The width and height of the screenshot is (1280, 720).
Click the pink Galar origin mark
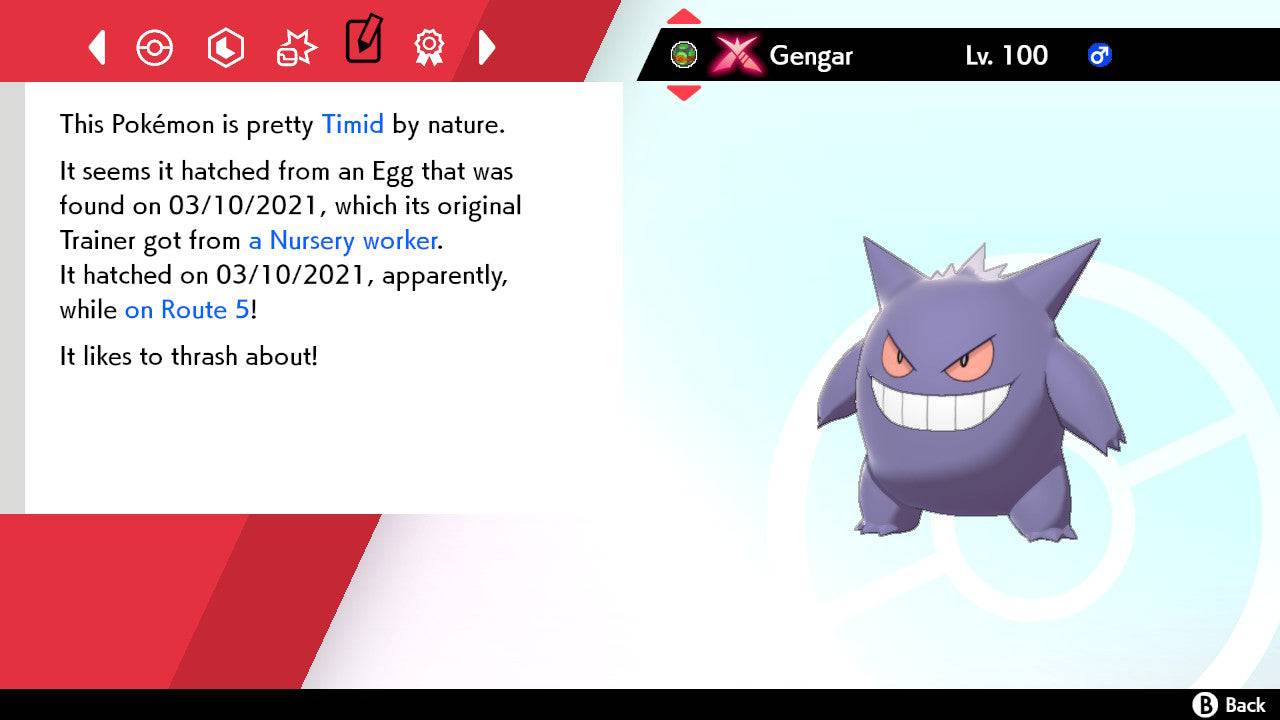(737, 55)
